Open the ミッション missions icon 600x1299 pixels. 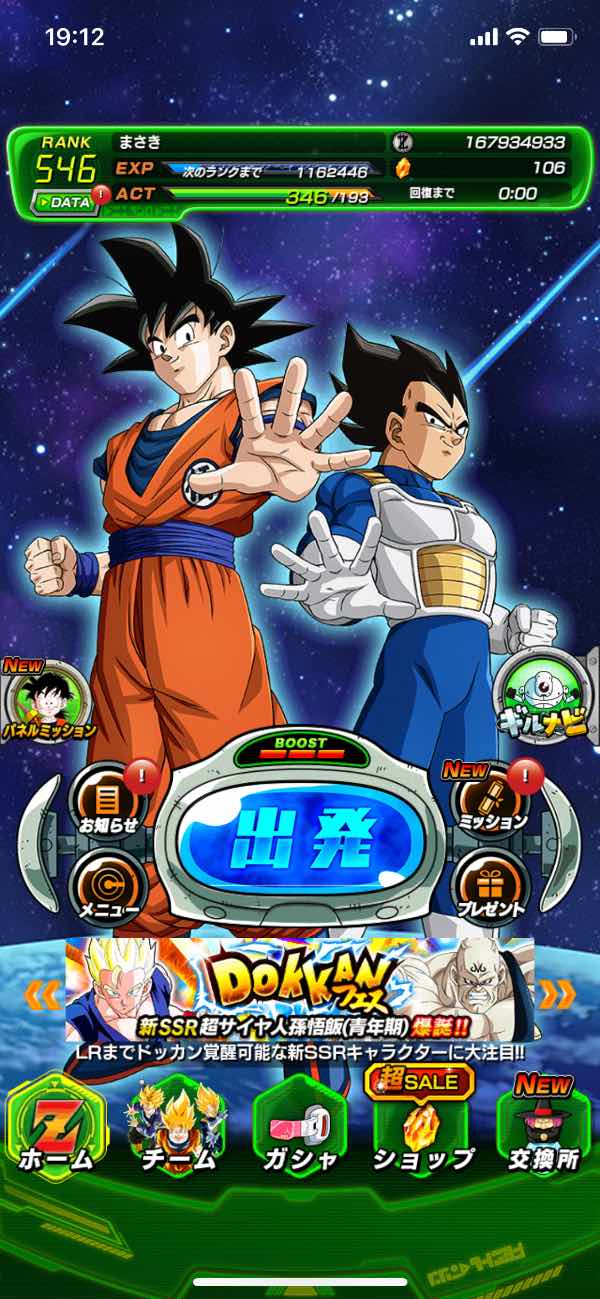[492, 797]
